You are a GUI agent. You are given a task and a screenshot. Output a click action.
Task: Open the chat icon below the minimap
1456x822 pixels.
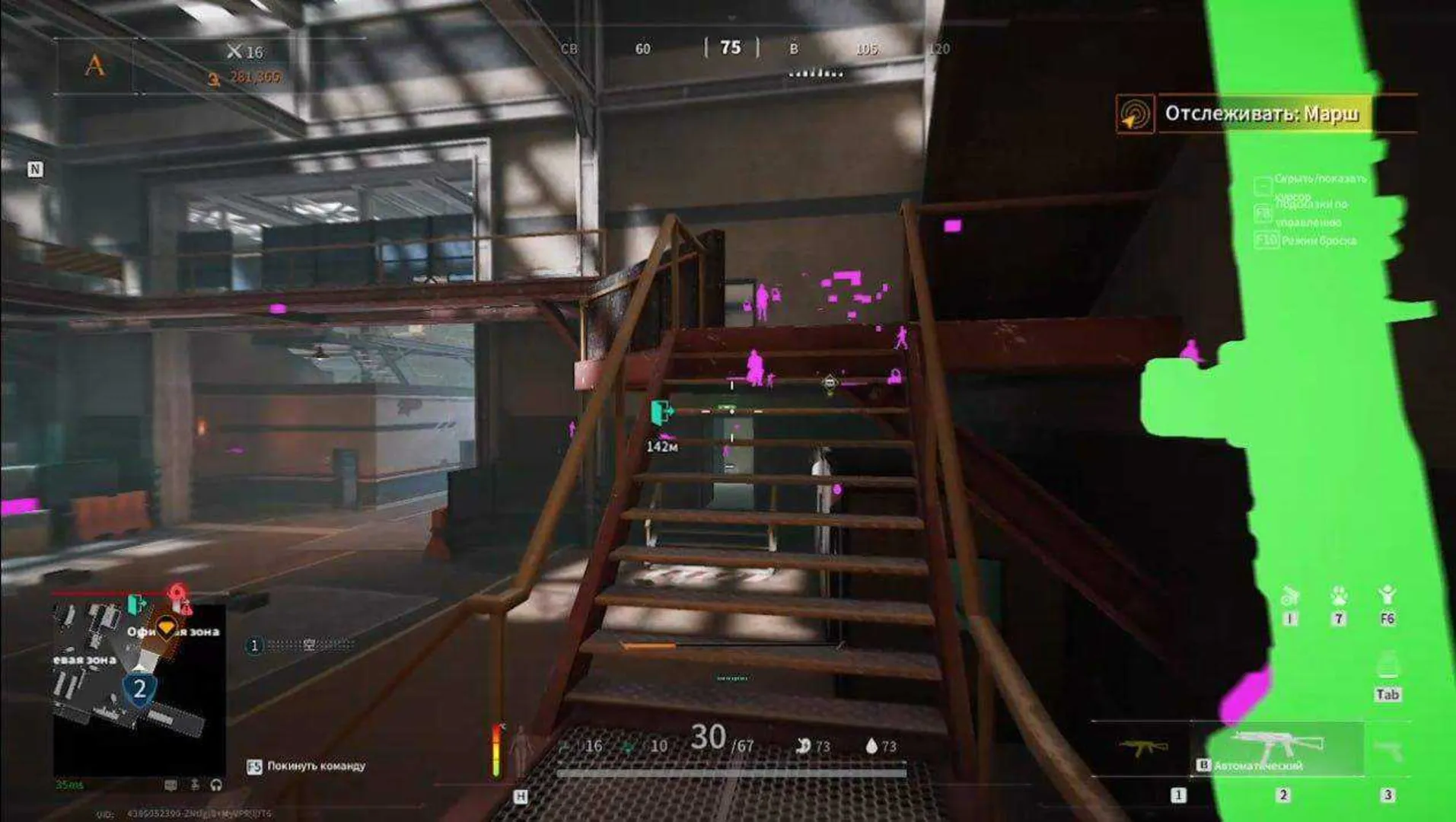(171, 785)
